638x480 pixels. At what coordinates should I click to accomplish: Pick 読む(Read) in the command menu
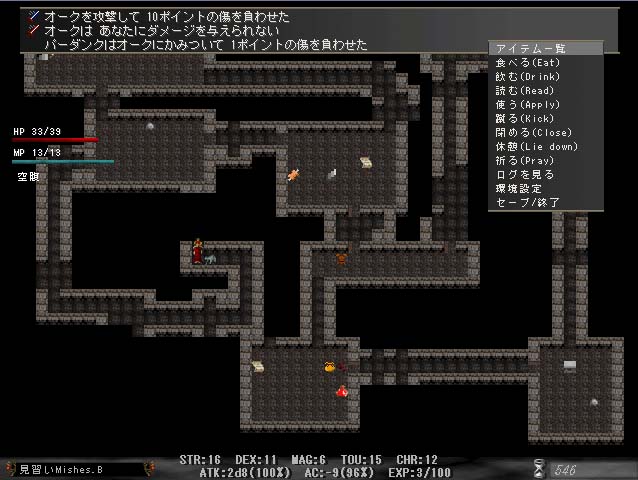(526, 90)
